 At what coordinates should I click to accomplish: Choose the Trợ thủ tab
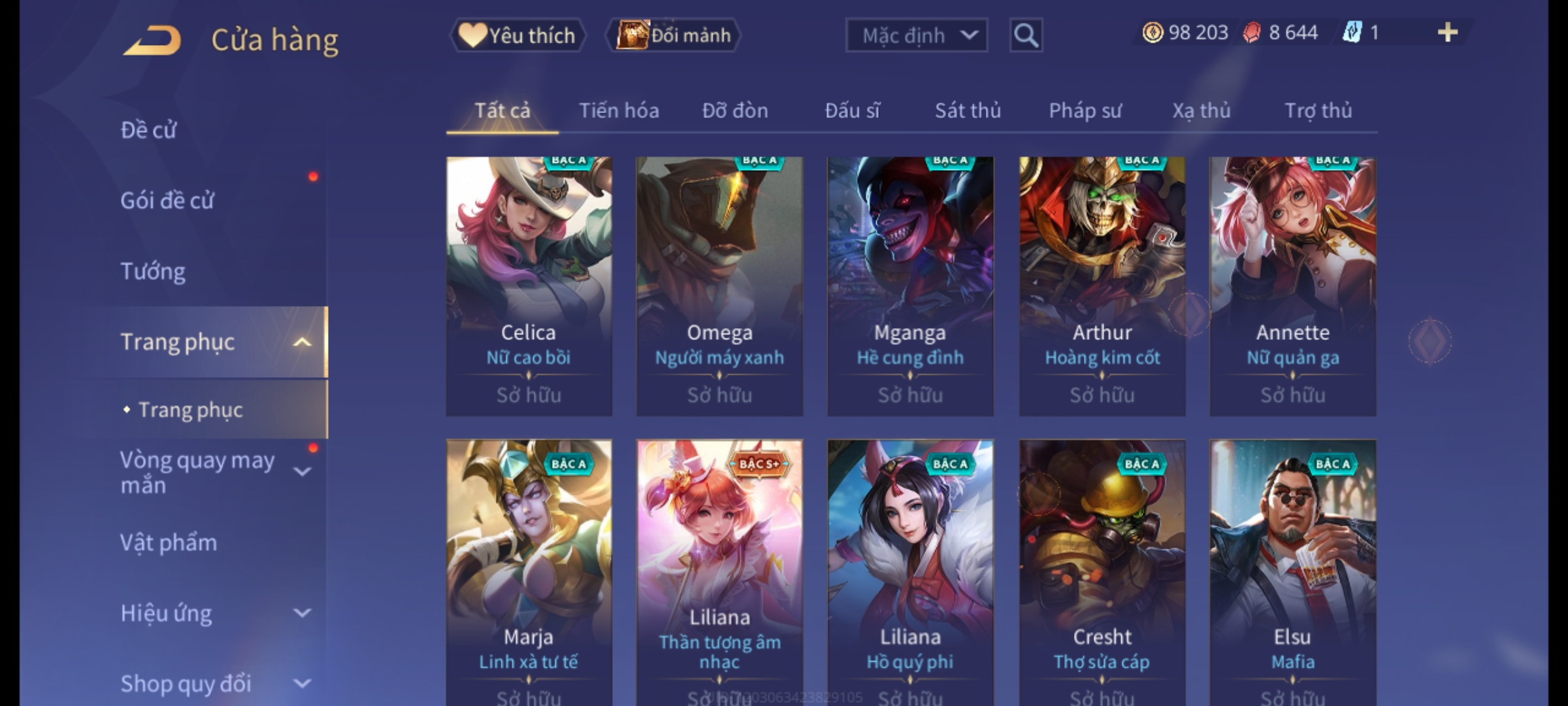(x=1318, y=110)
